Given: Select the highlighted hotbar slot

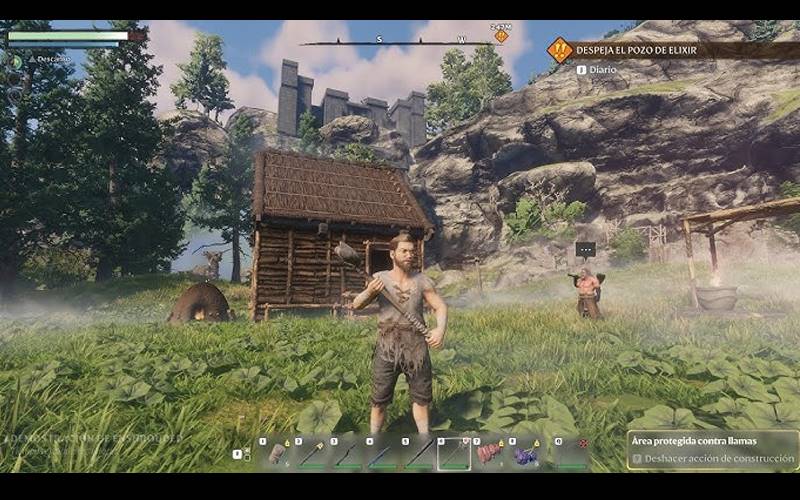Looking at the screenshot, I should (453, 453).
